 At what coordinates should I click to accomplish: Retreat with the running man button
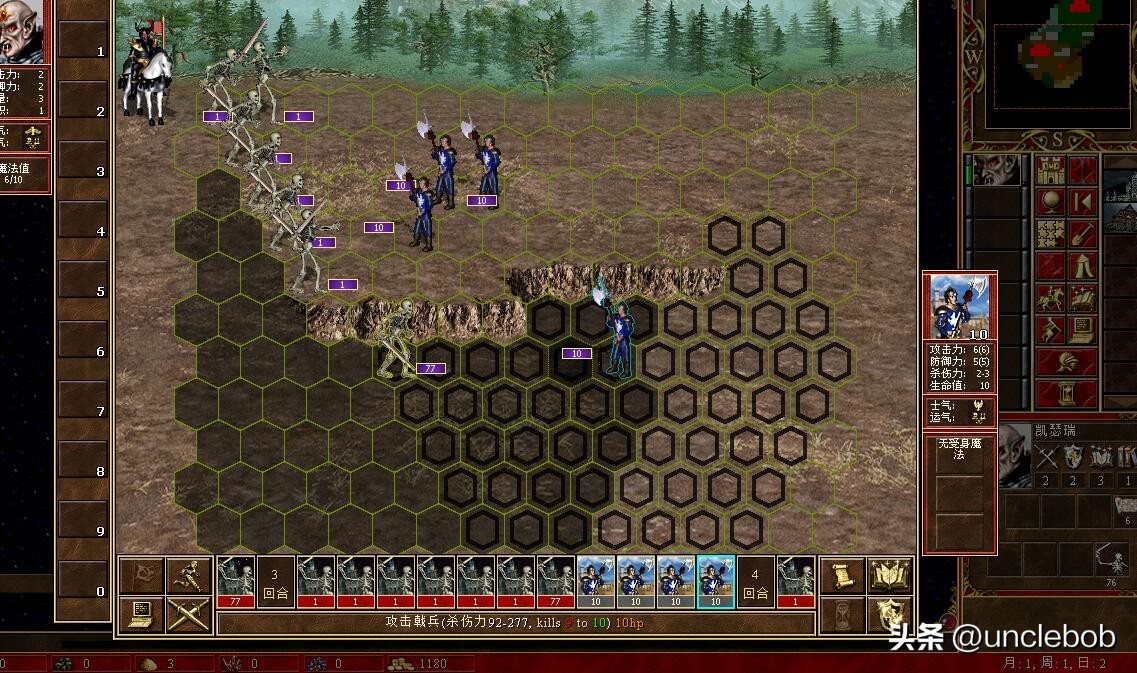click(x=189, y=575)
